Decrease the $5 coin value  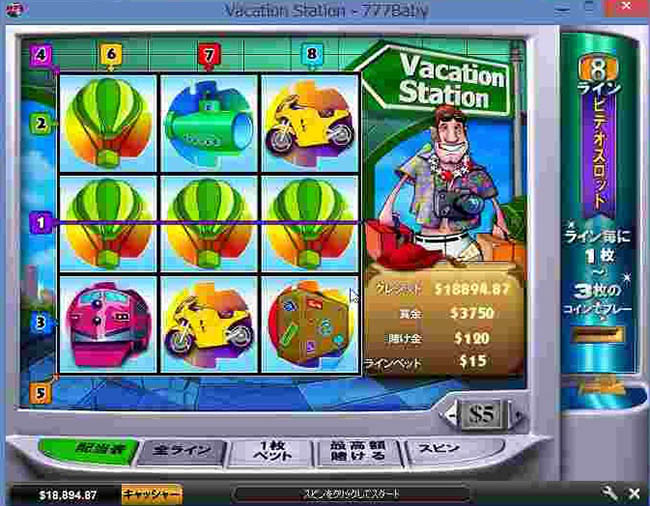click(x=455, y=413)
